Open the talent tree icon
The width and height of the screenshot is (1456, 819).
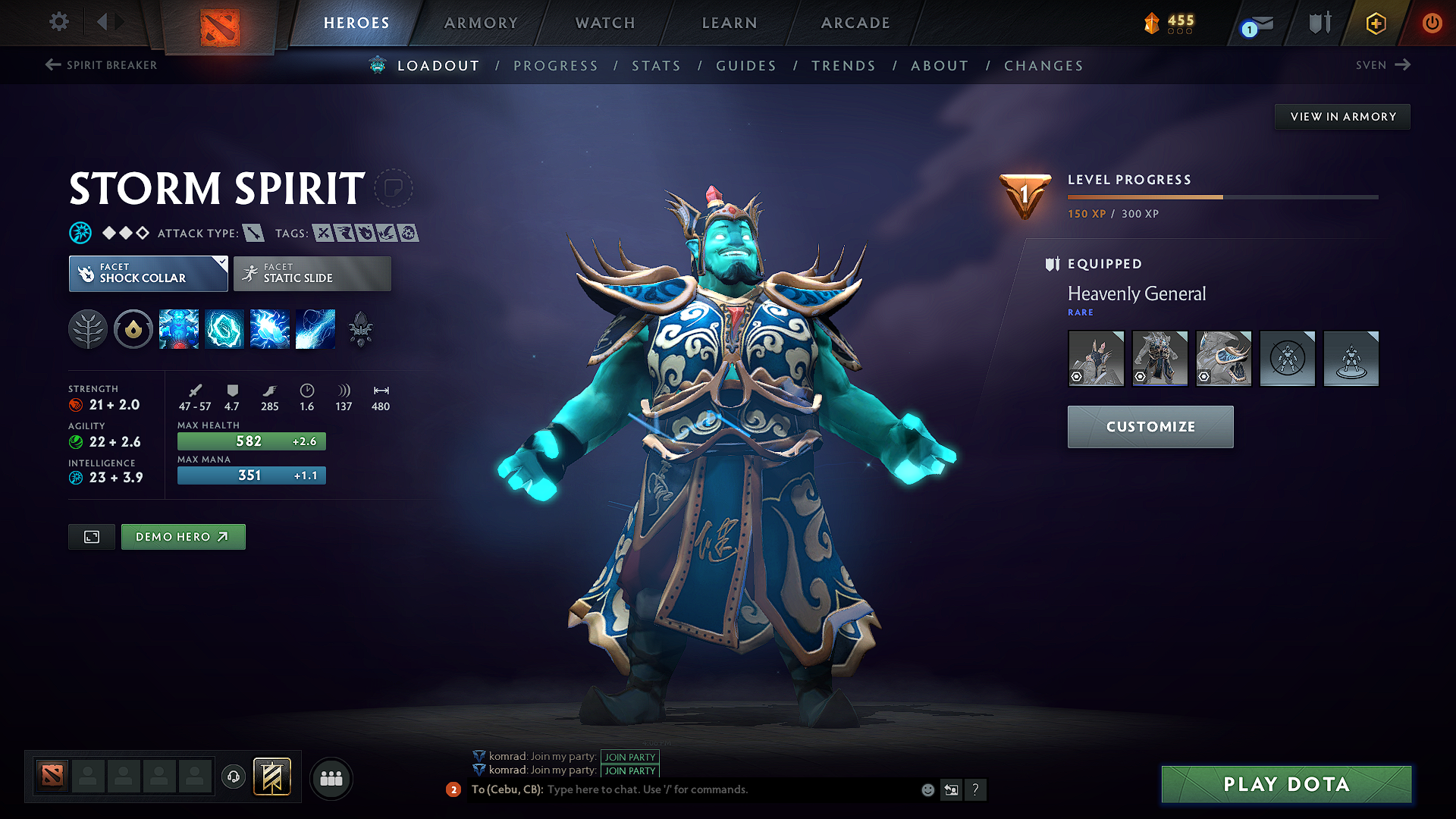(x=88, y=328)
